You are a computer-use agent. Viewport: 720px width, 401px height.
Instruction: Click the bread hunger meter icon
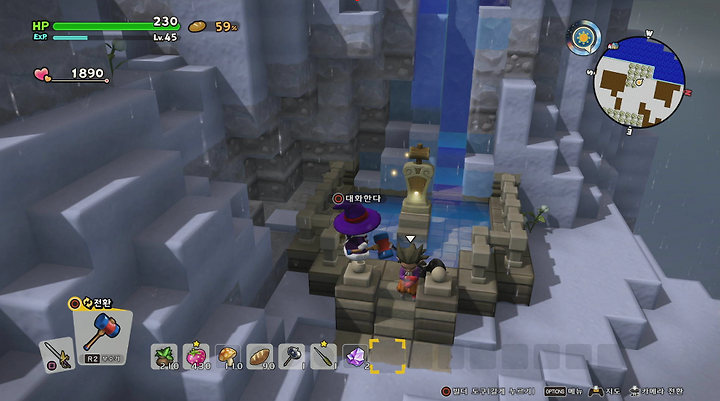[x=198, y=26]
